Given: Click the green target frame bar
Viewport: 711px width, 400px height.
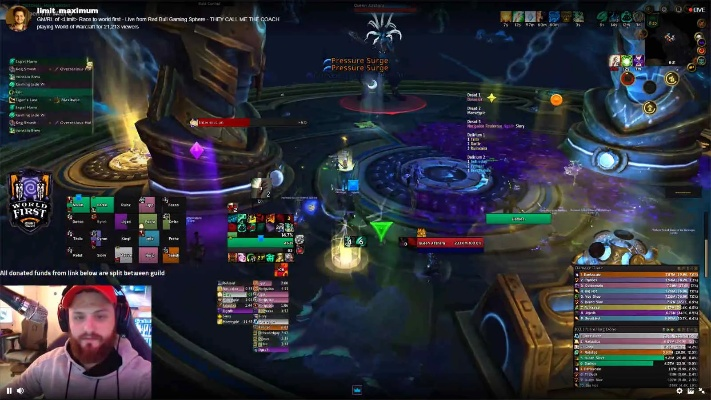Looking at the screenshot, I should [518, 218].
